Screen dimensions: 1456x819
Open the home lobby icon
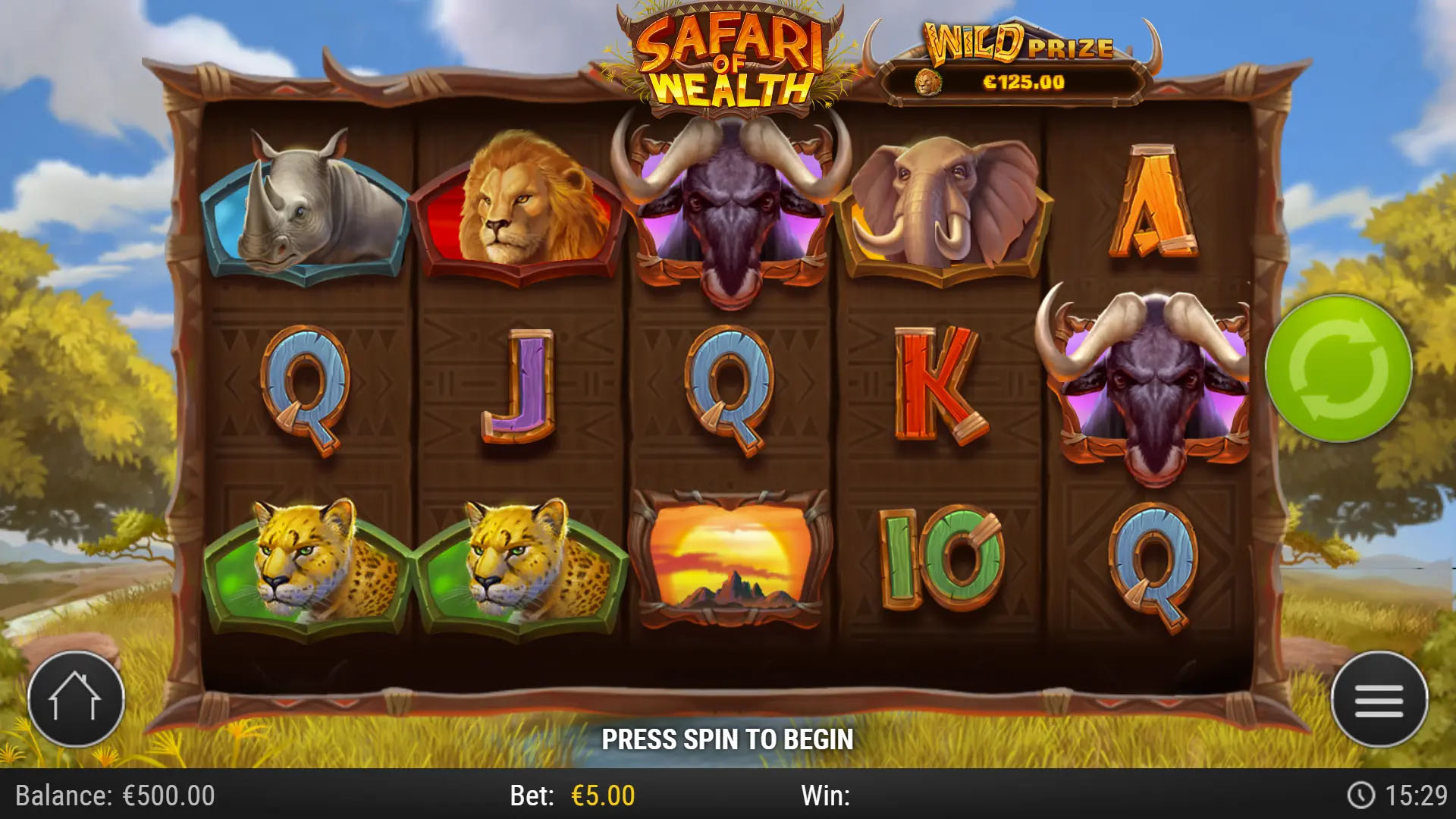click(76, 699)
